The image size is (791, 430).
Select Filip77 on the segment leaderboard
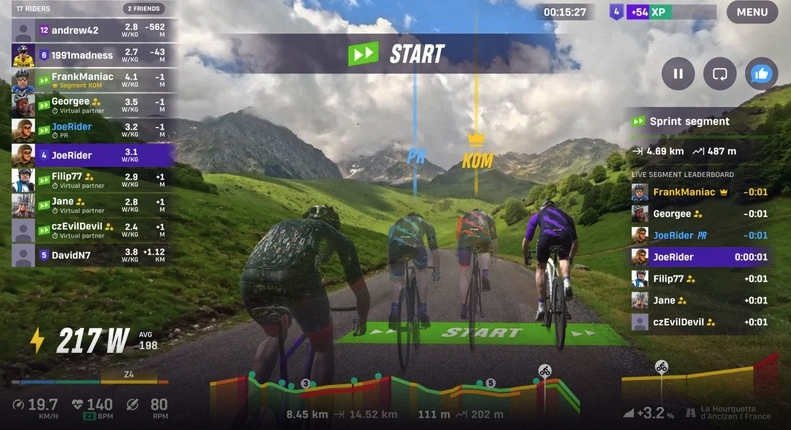(x=700, y=279)
